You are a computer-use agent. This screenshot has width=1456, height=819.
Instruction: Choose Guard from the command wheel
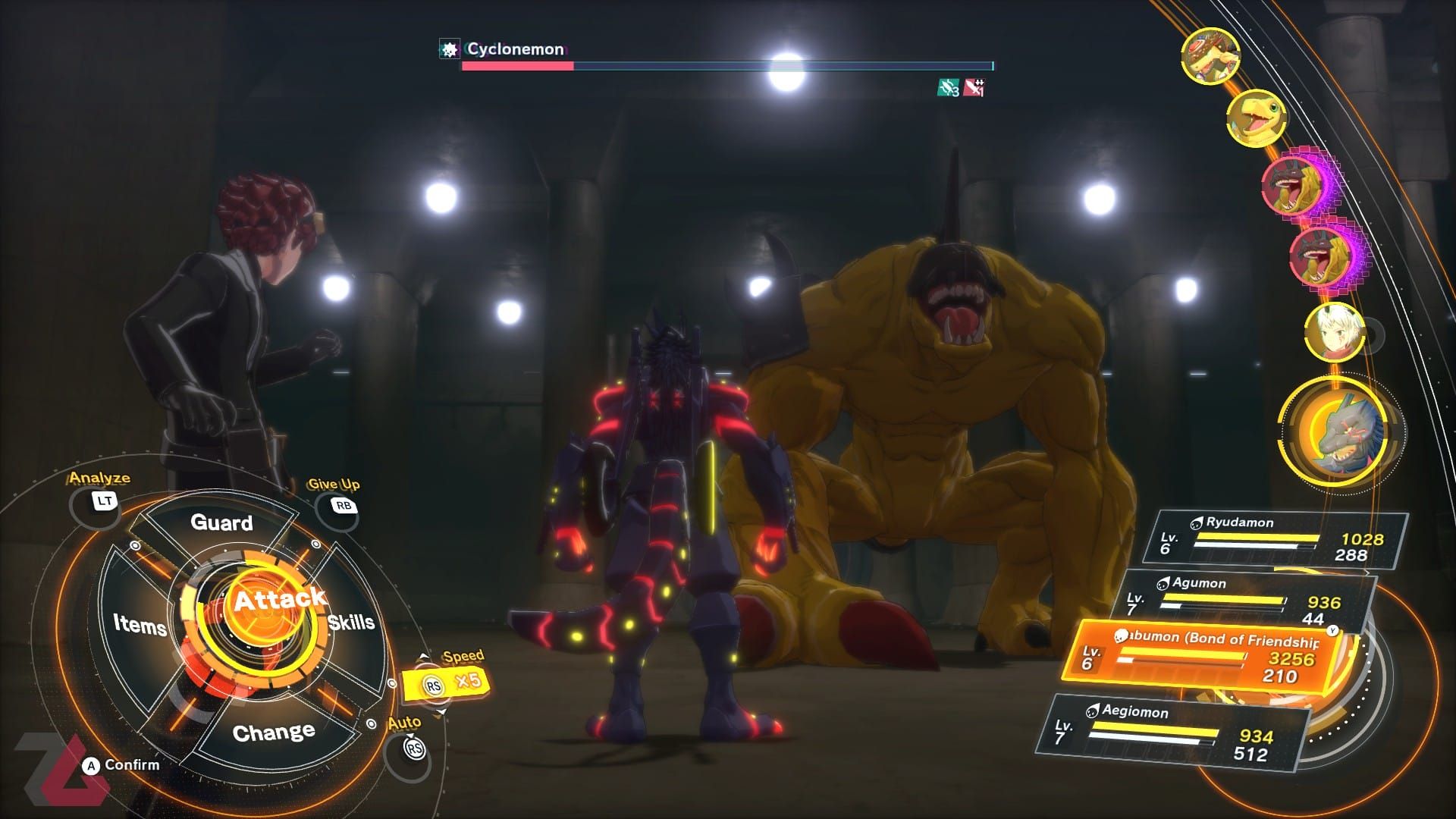[x=221, y=522]
